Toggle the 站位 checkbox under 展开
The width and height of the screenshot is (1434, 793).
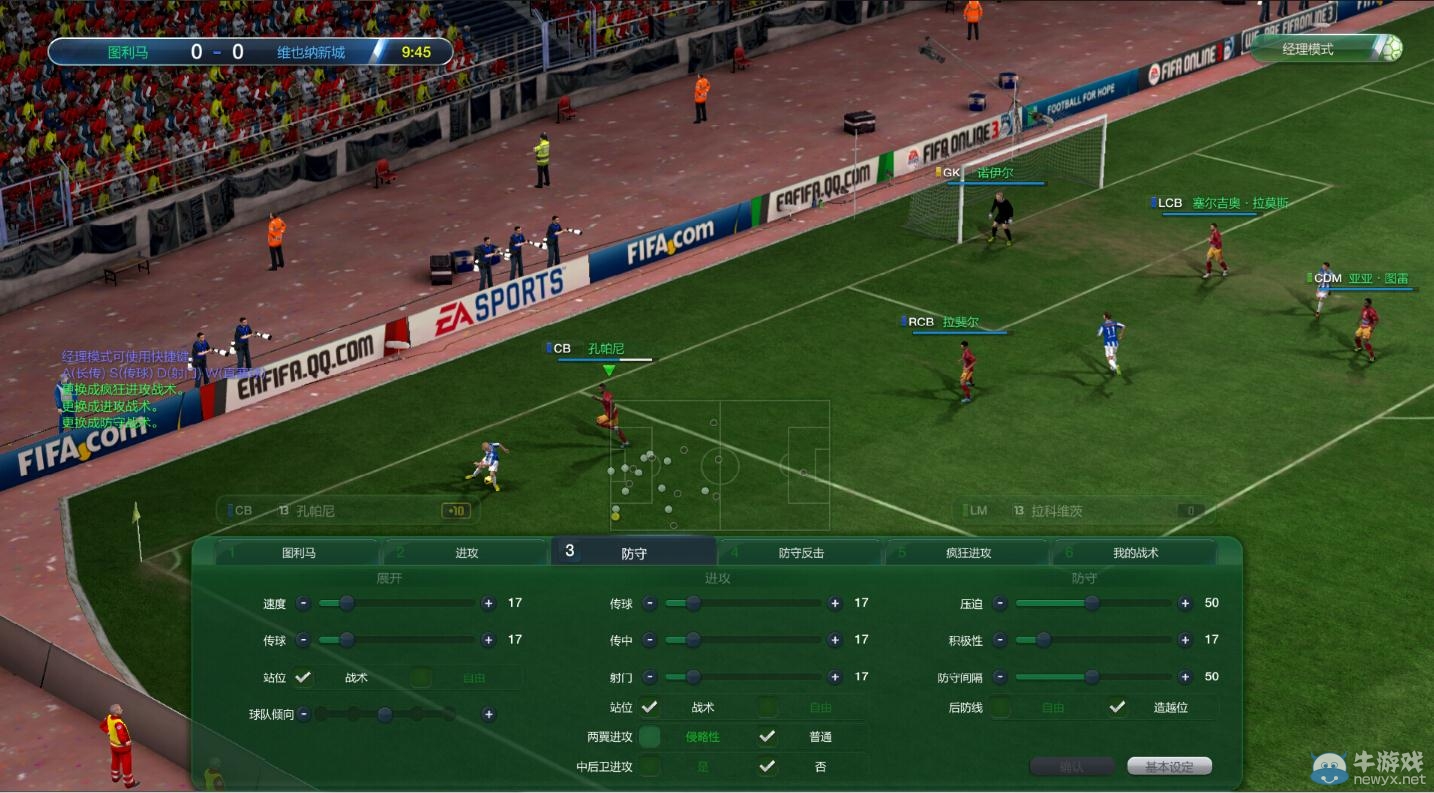tap(301, 676)
